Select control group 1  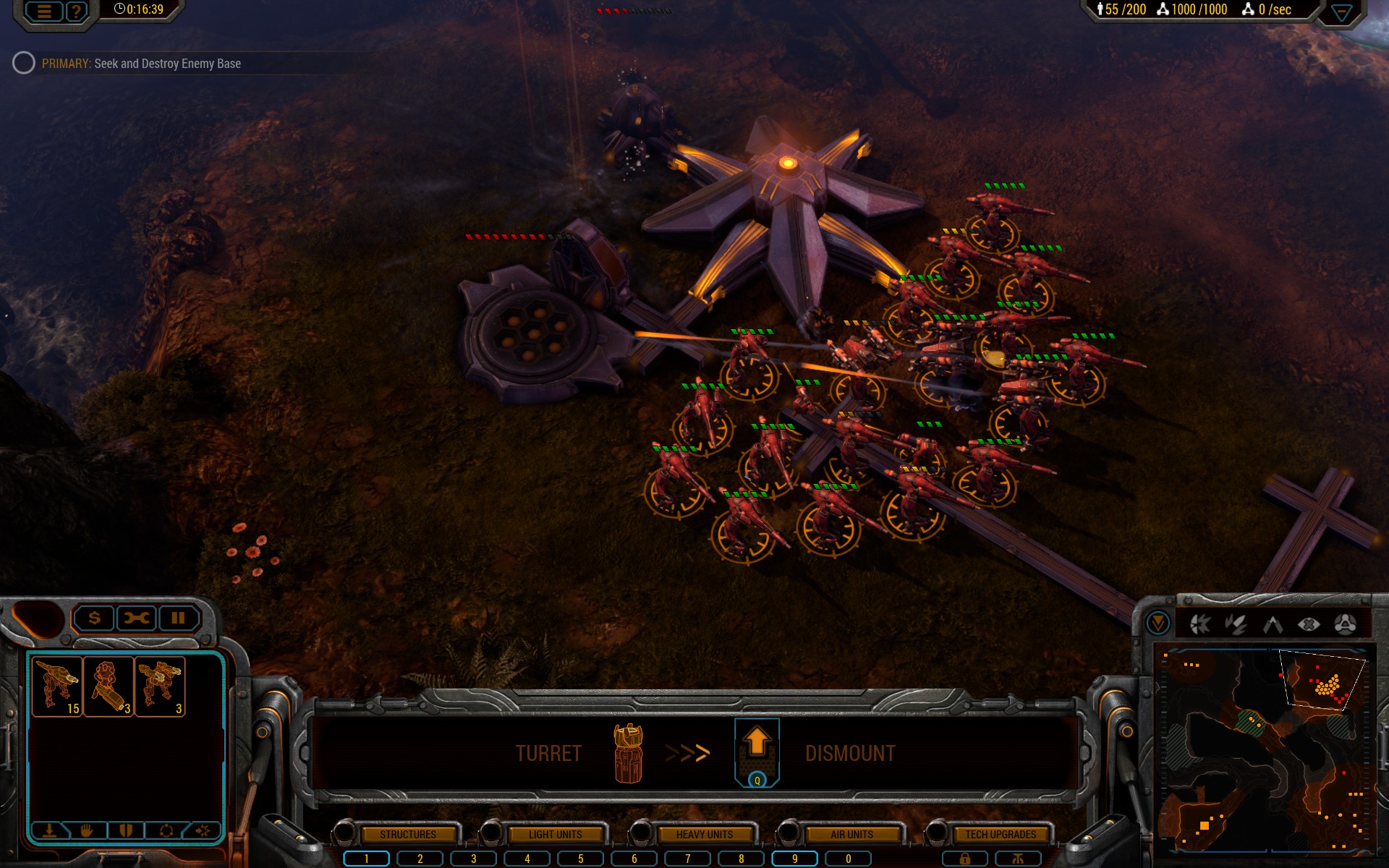point(366,859)
